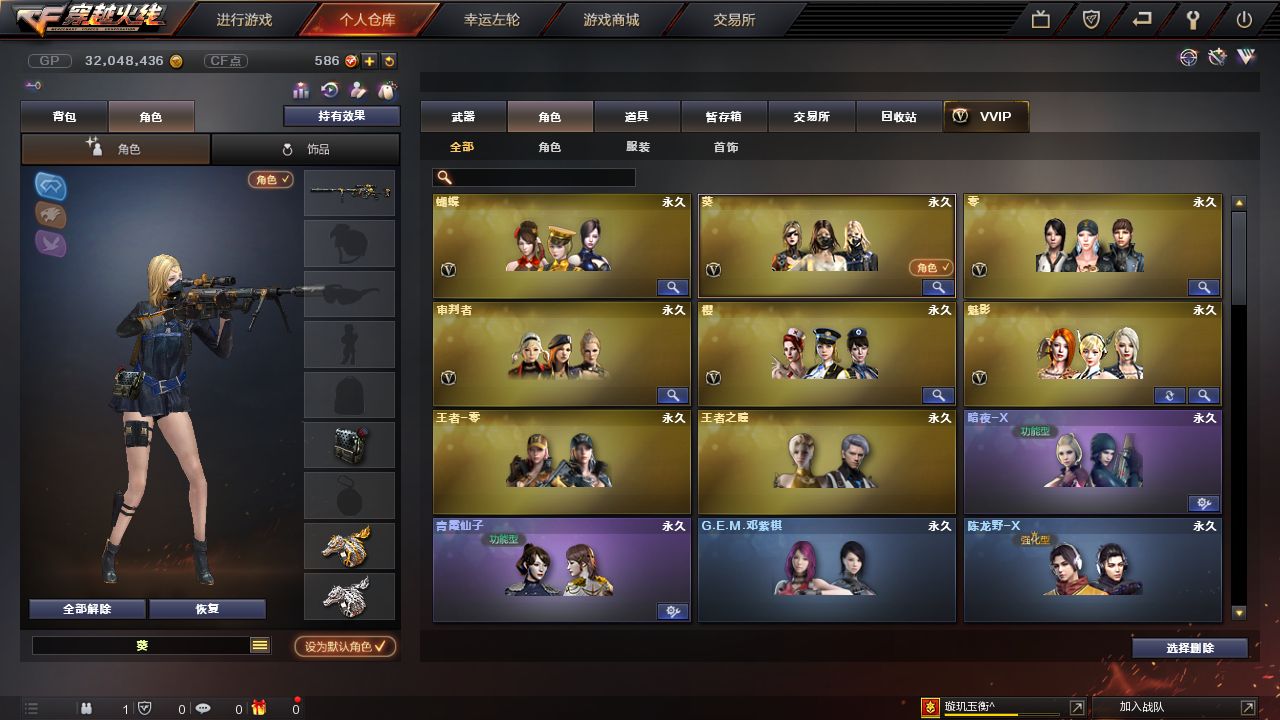Click the yellow plus next to CF点 balance
Image resolution: width=1280 pixels, height=720 pixels.
pos(371,61)
